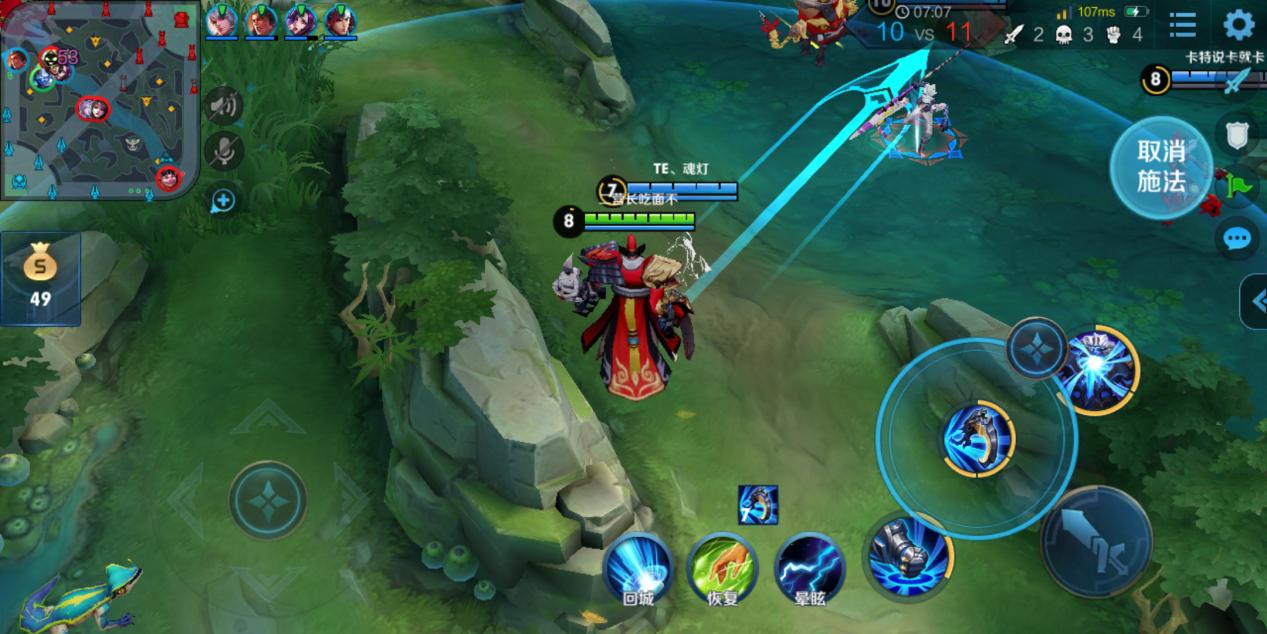
Task: Click the shield icon button
Action: click(1238, 131)
